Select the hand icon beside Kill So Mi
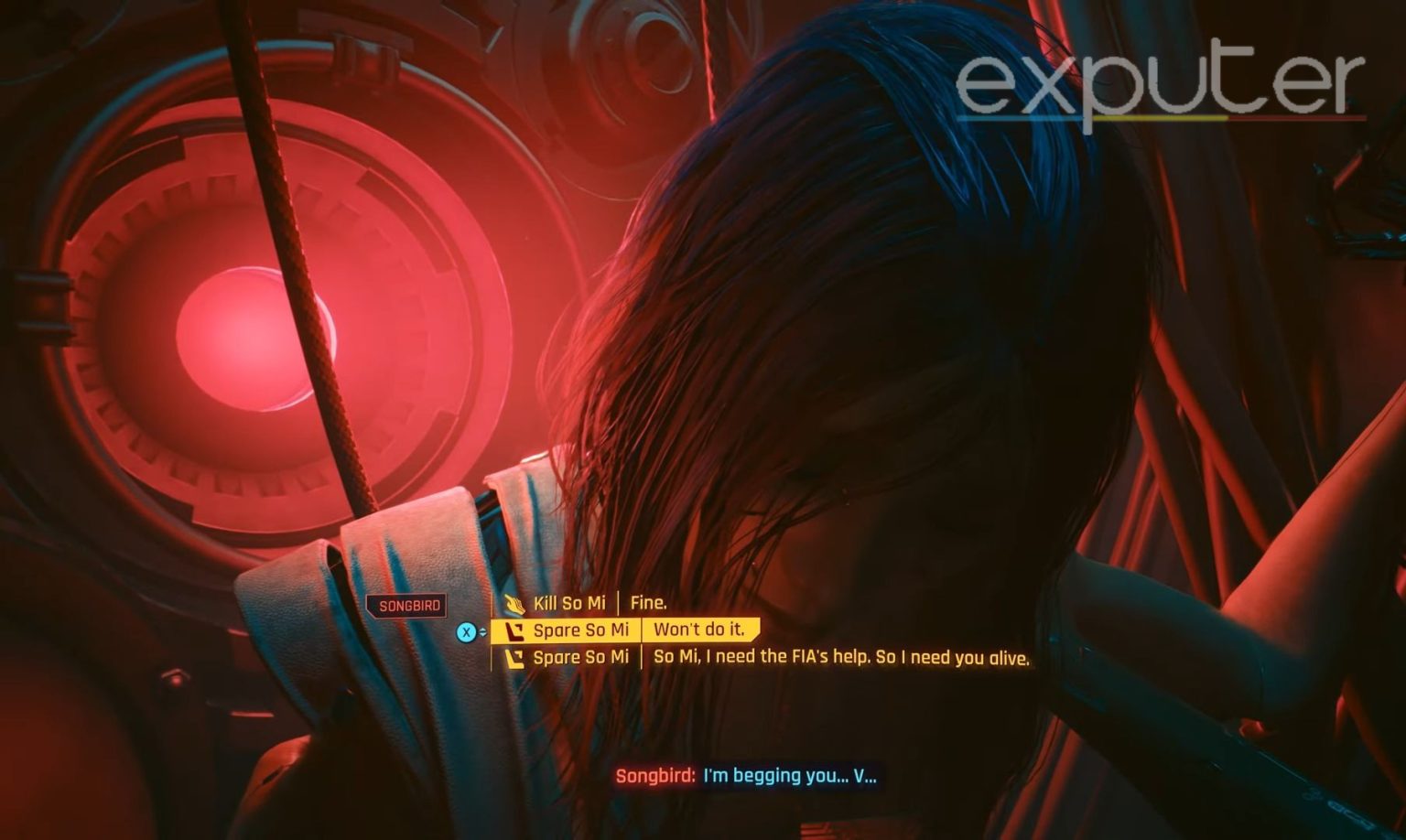The image size is (1406, 840). click(x=515, y=603)
